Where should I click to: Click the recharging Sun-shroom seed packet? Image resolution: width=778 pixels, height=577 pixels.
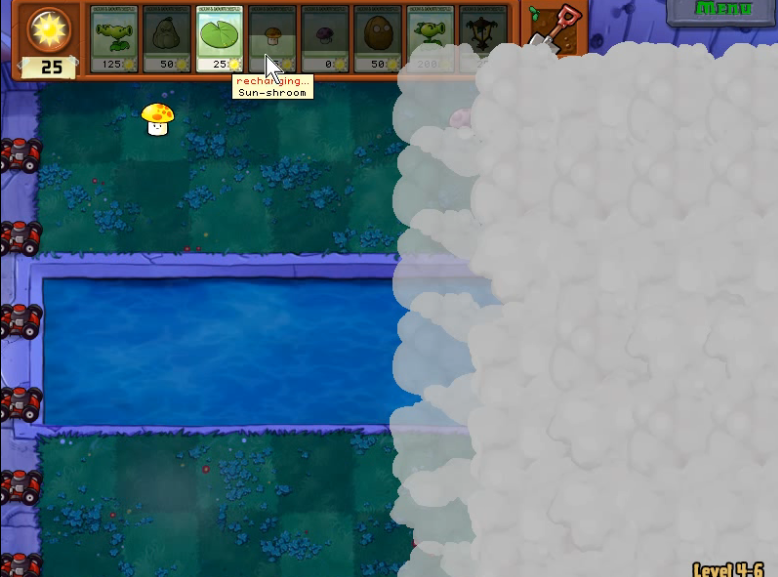pos(272,38)
